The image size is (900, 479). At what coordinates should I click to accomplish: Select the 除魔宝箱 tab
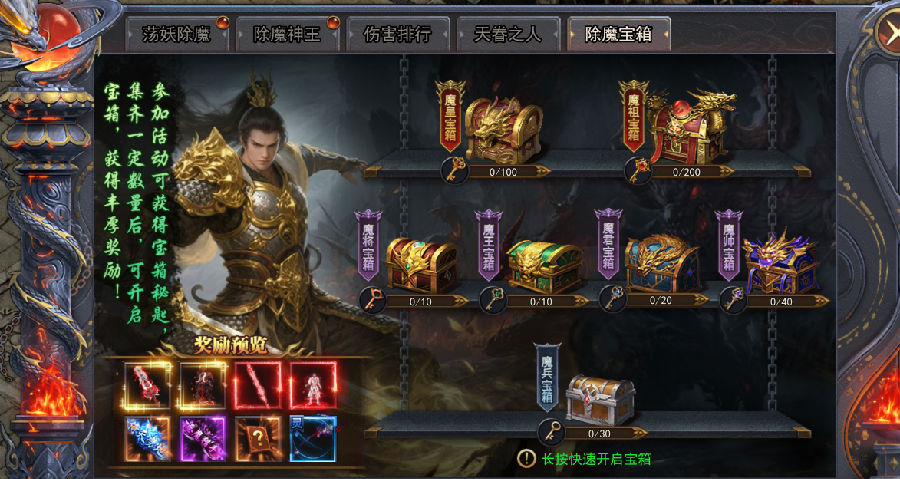(x=620, y=34)
